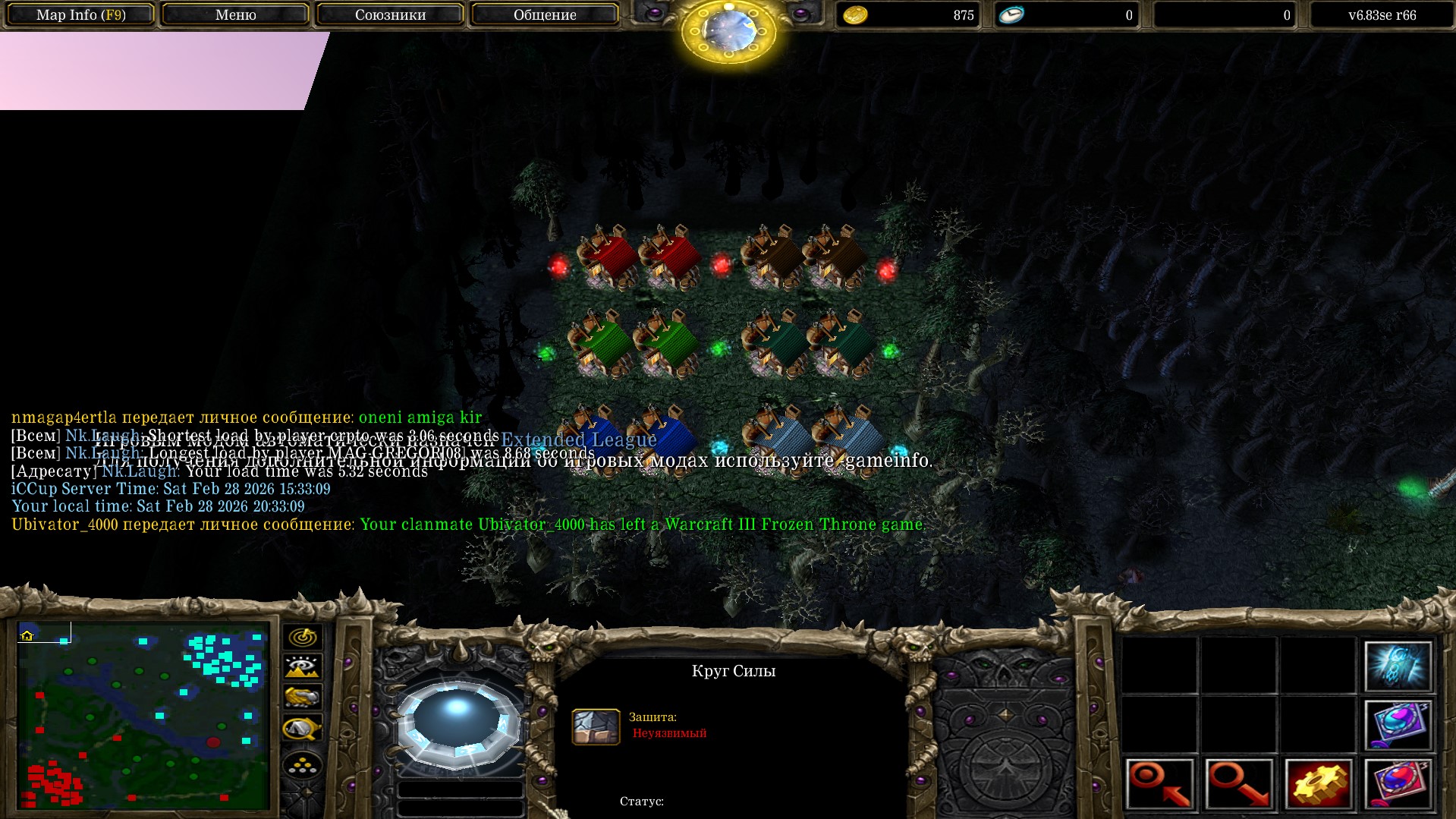Select the red circle down-right arrow command
This screenshot has height=819, width=1456.
pyautogui.click(x=1239, y=783)
